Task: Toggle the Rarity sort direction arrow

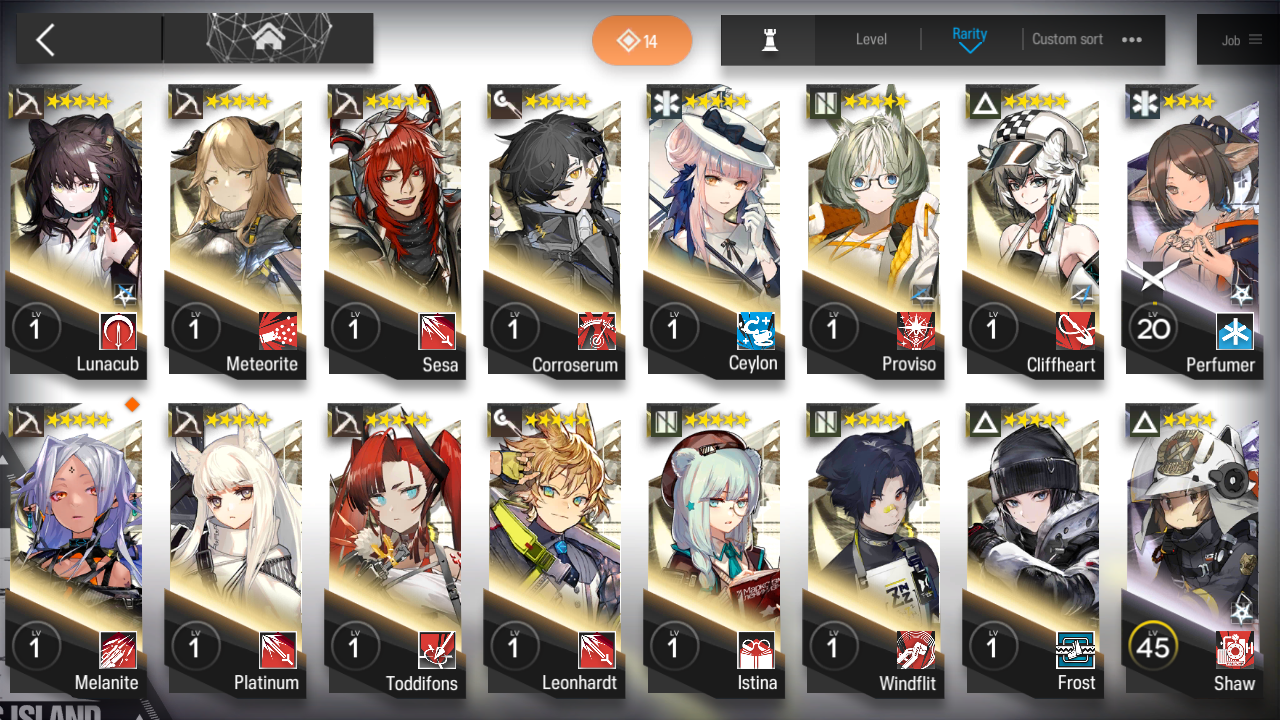Action: 969,47
